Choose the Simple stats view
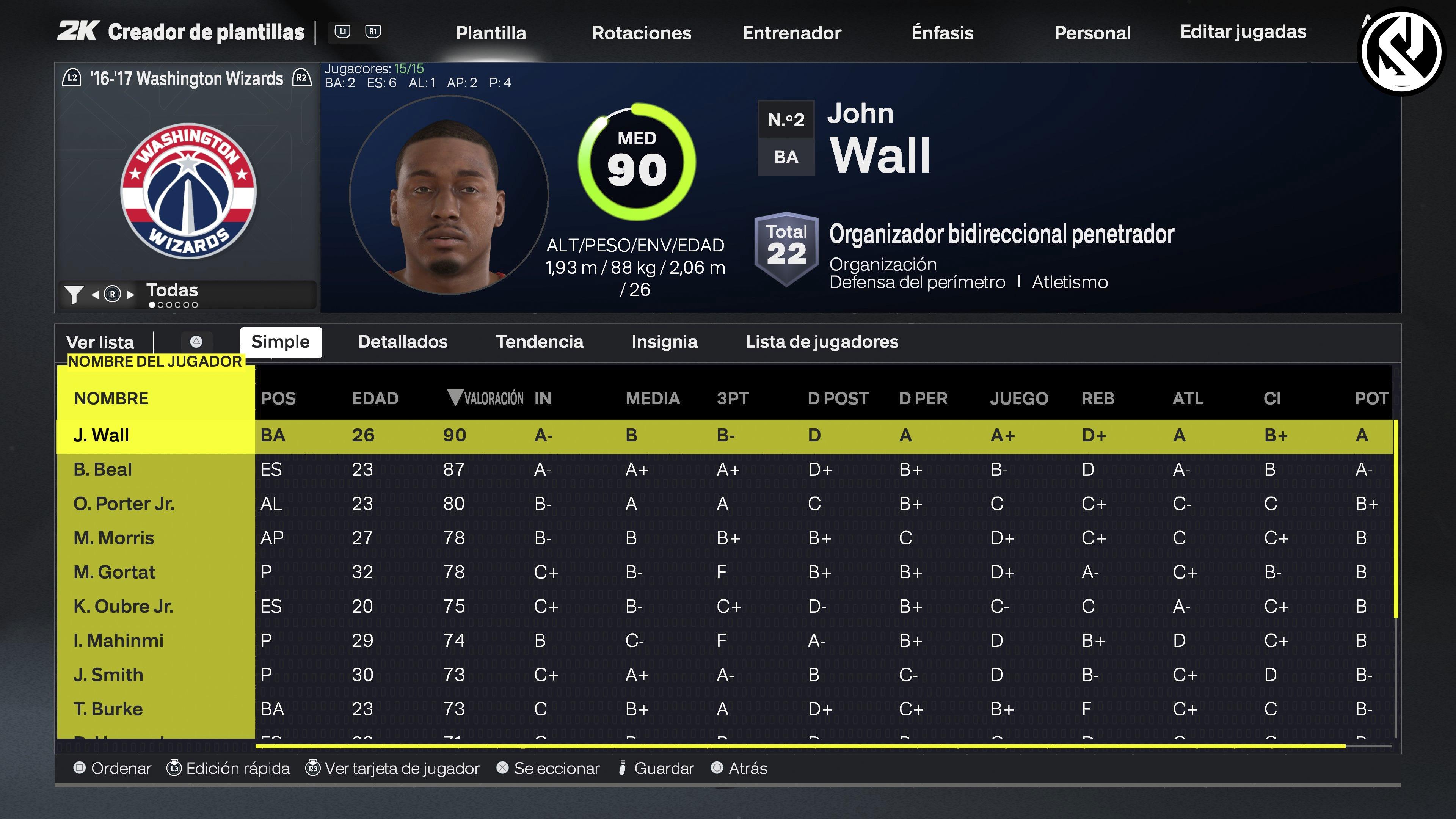This screenshot has width=1456, height=819. tap(280, 341)
